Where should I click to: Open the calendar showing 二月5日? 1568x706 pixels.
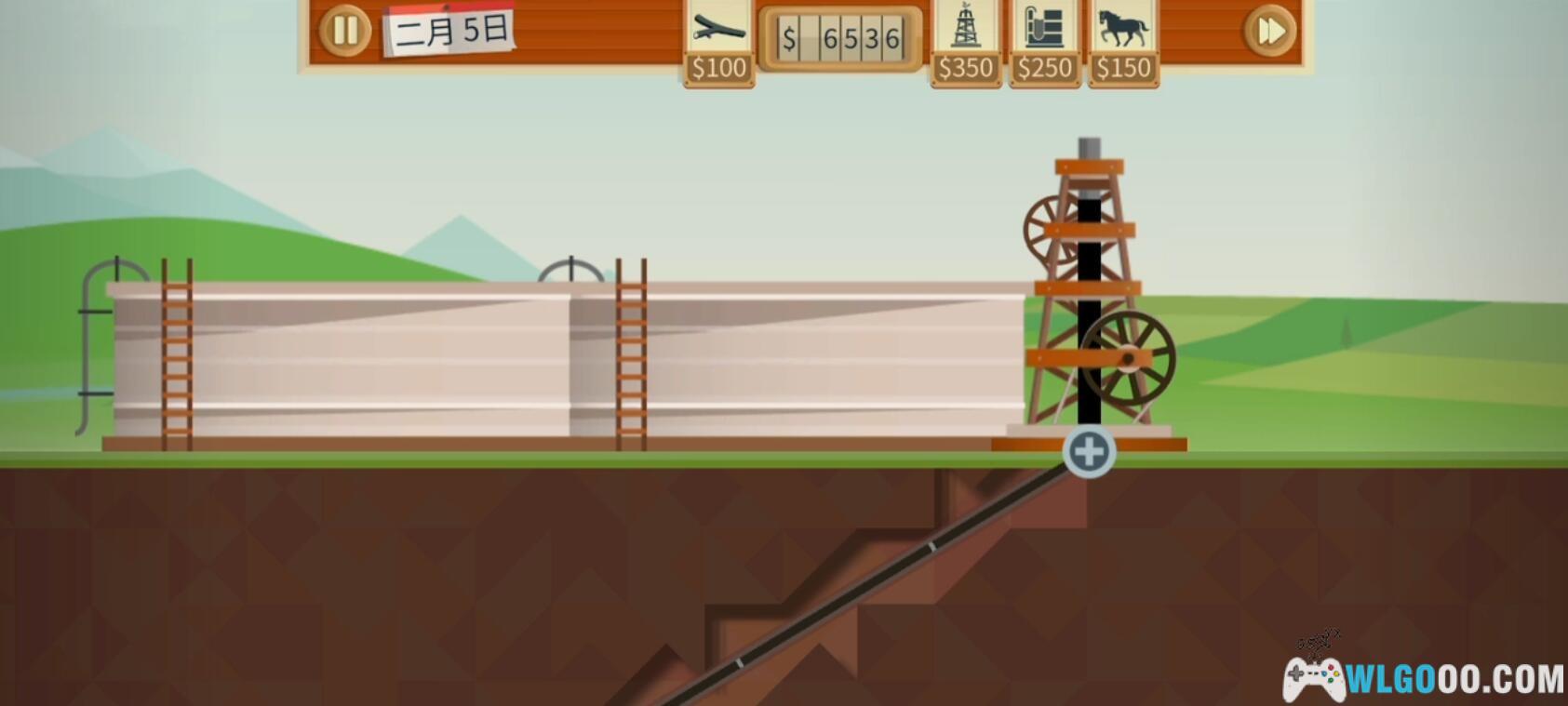pos(449,31)
